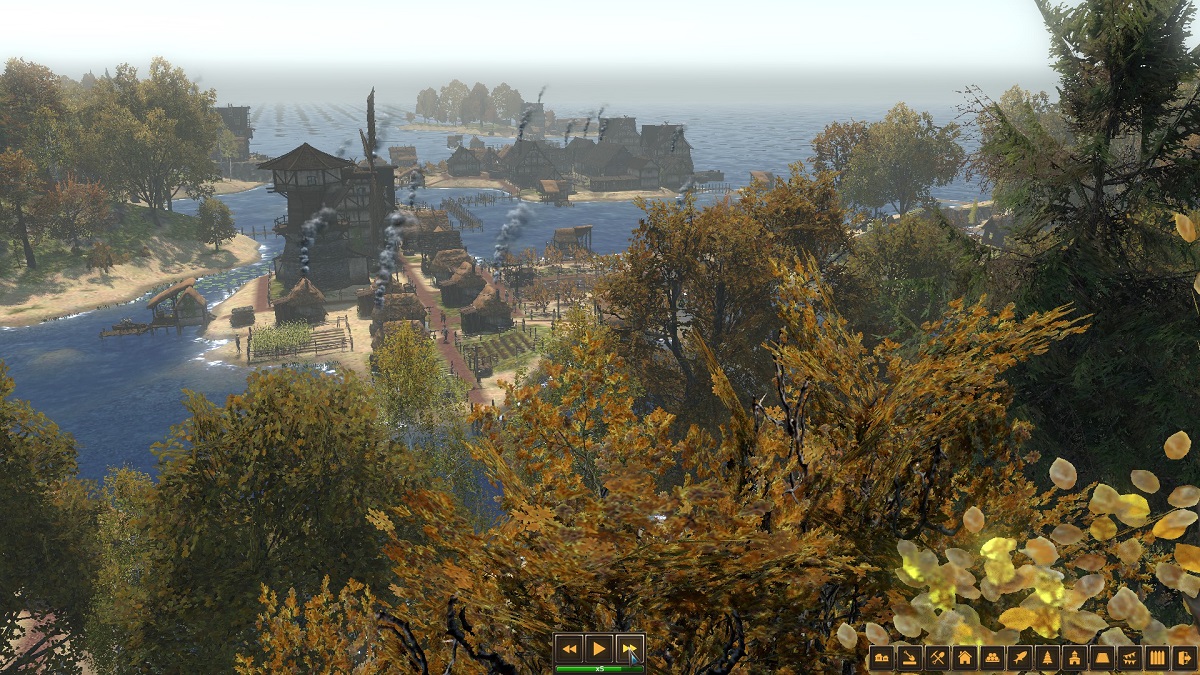Open the stacked logs storage category
Viewport: 1200px width, 675px height.
coord(992,657)
